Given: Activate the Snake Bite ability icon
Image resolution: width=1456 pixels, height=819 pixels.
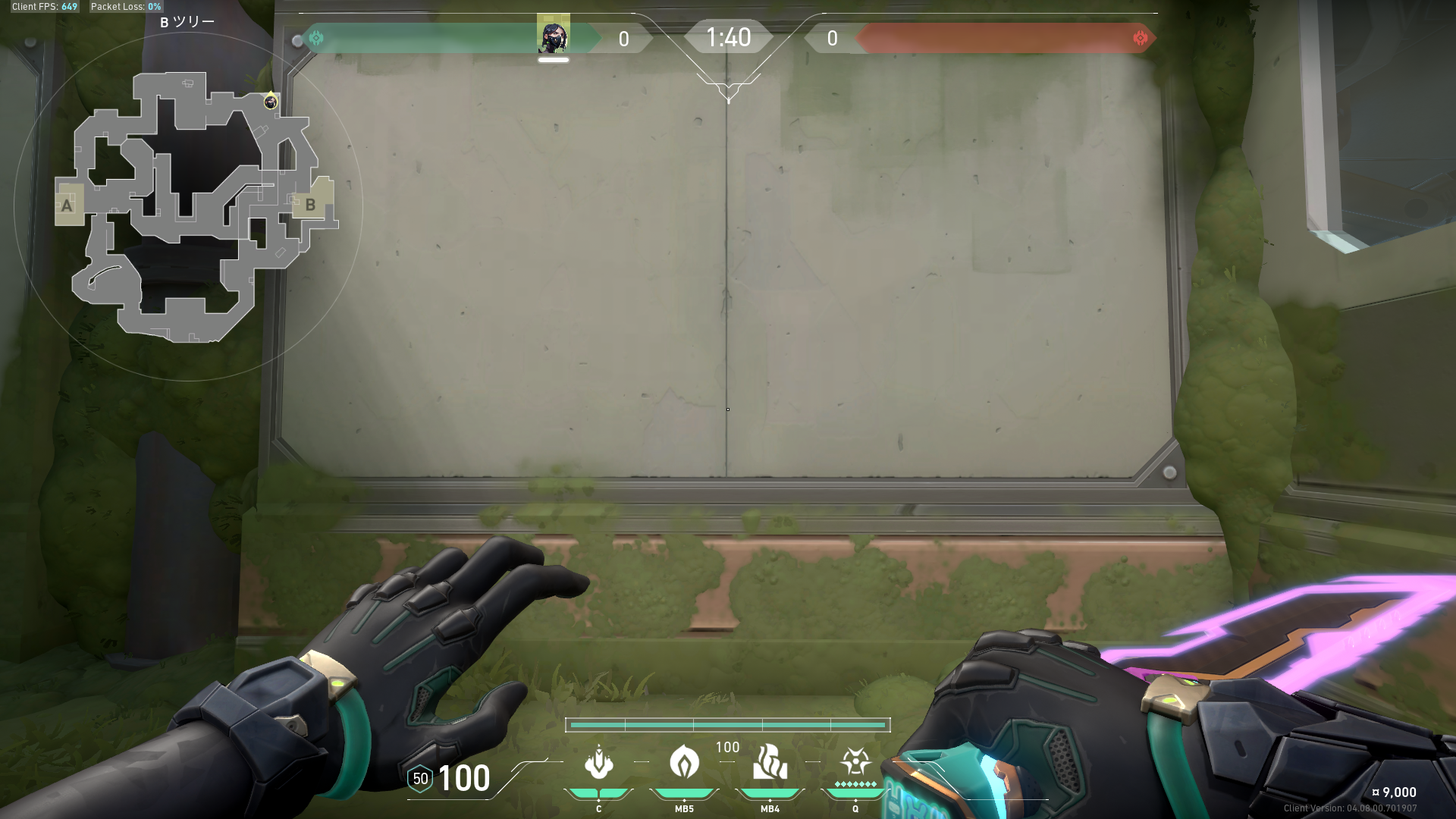Looking at the screenshot, I should tap(599, 762).
